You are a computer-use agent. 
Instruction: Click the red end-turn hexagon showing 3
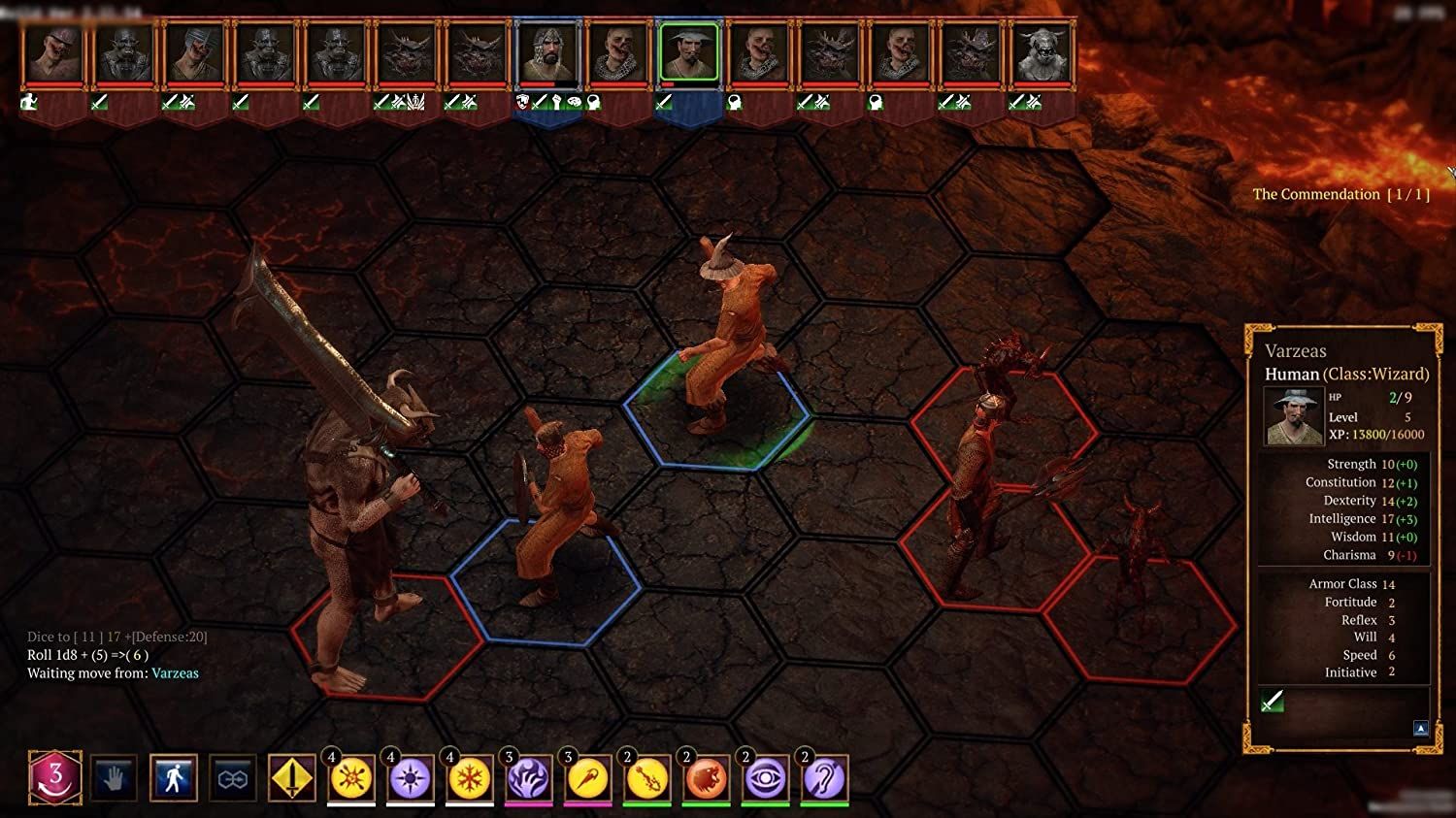pos(55,777)
